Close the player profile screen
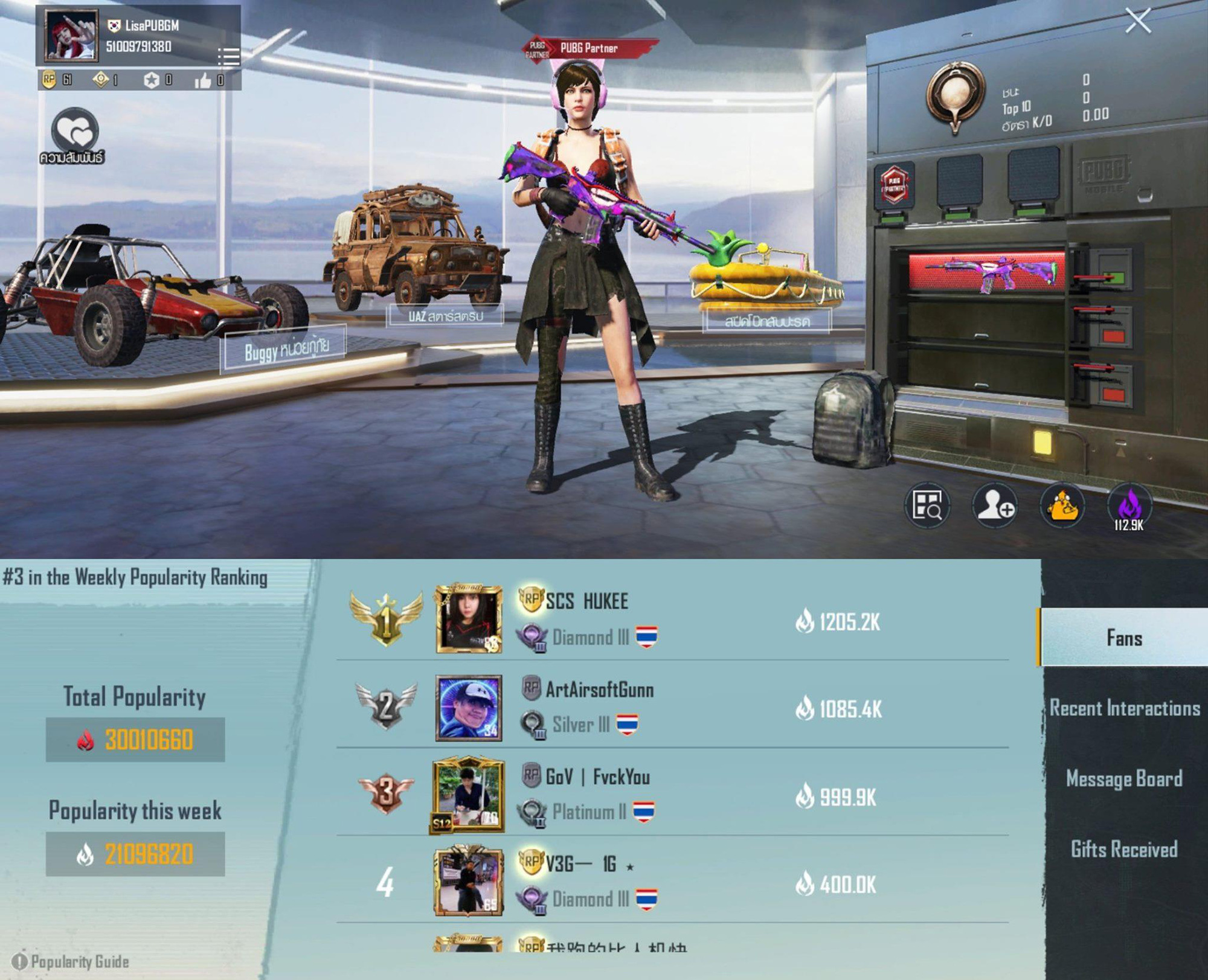 pos(1138,21)
